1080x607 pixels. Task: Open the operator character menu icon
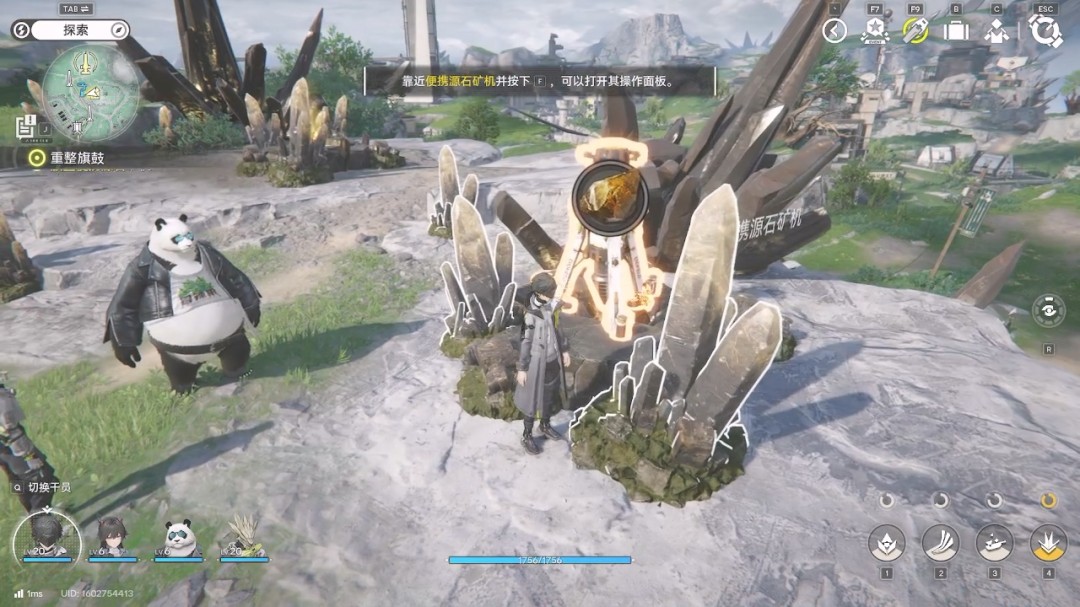point(996,31)
